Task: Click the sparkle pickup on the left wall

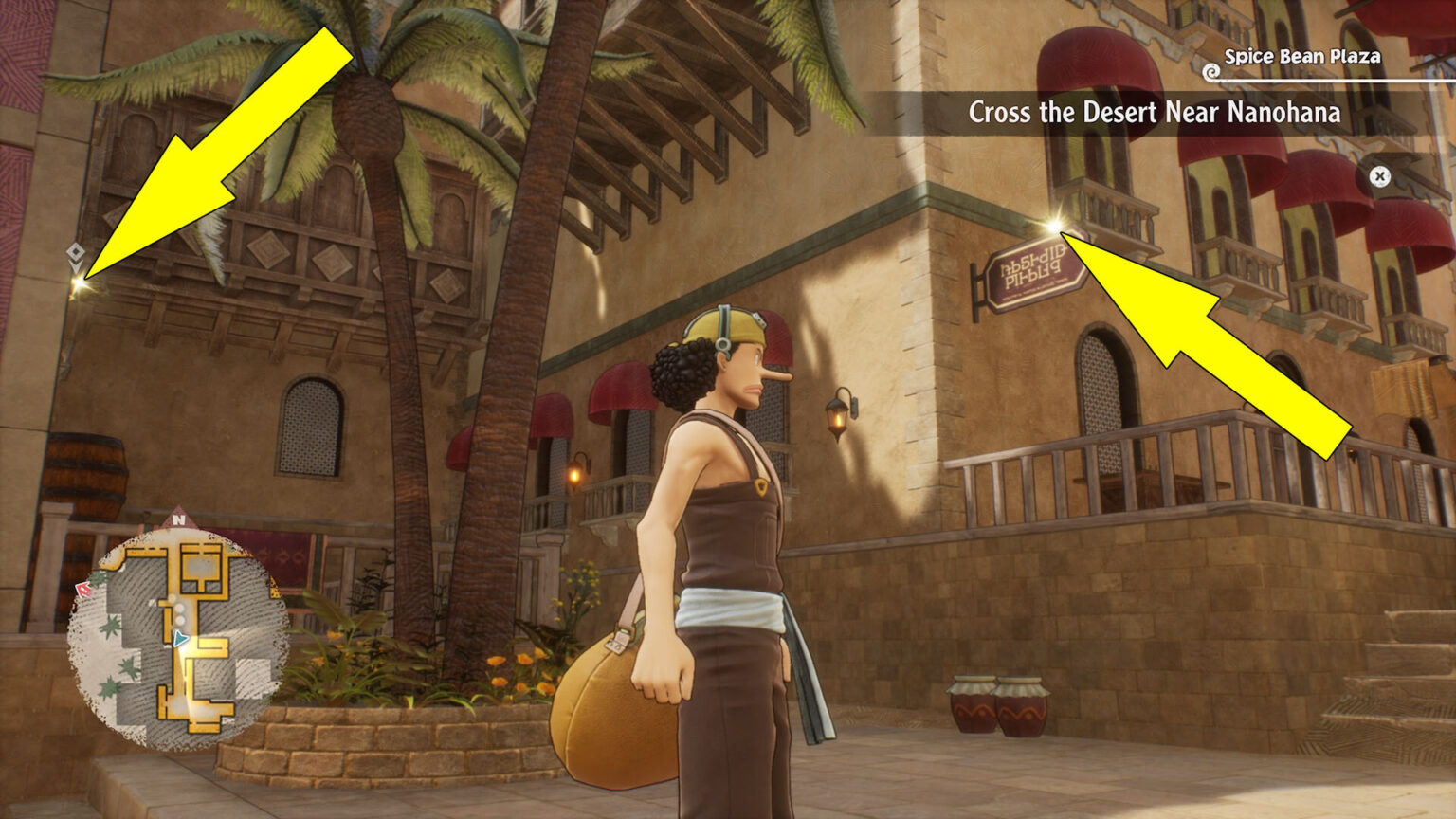Action: tap(80, 282)
